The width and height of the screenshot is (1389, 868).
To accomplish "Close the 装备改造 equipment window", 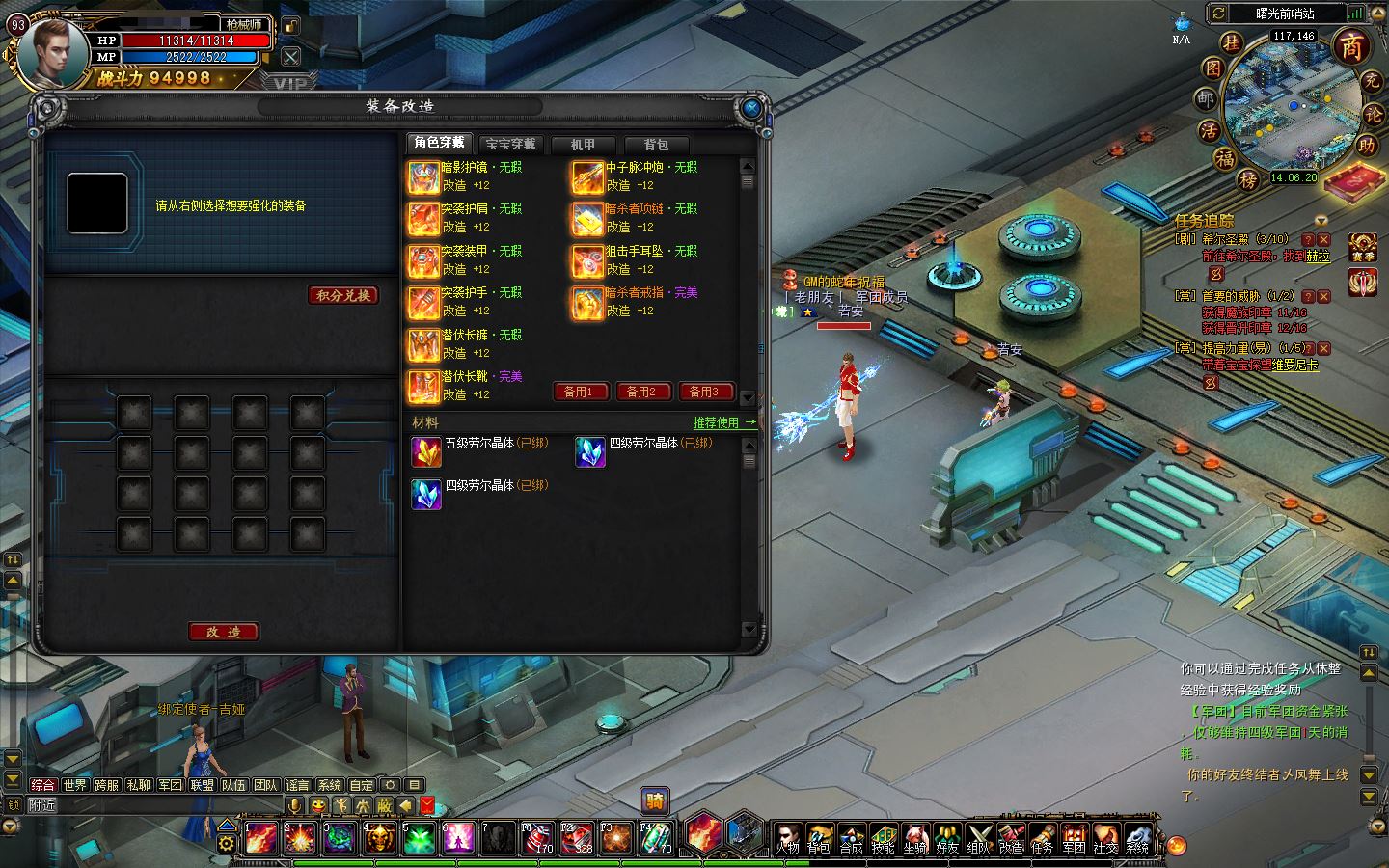I will [x=751, y=108].
